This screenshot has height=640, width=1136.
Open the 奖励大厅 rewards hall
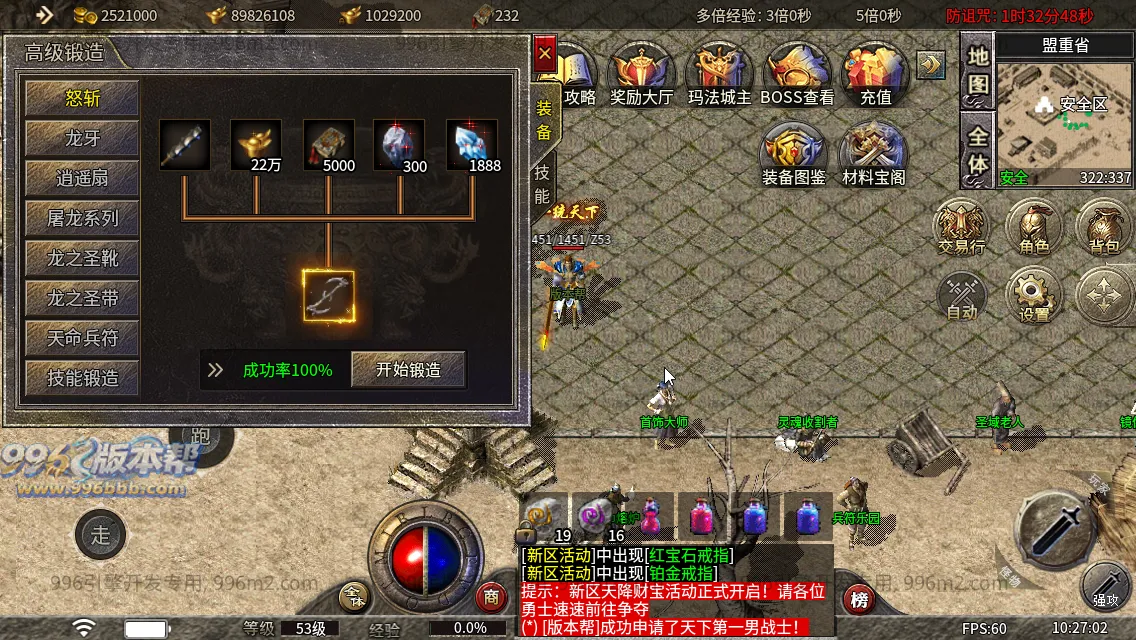(x=644, y=75)
